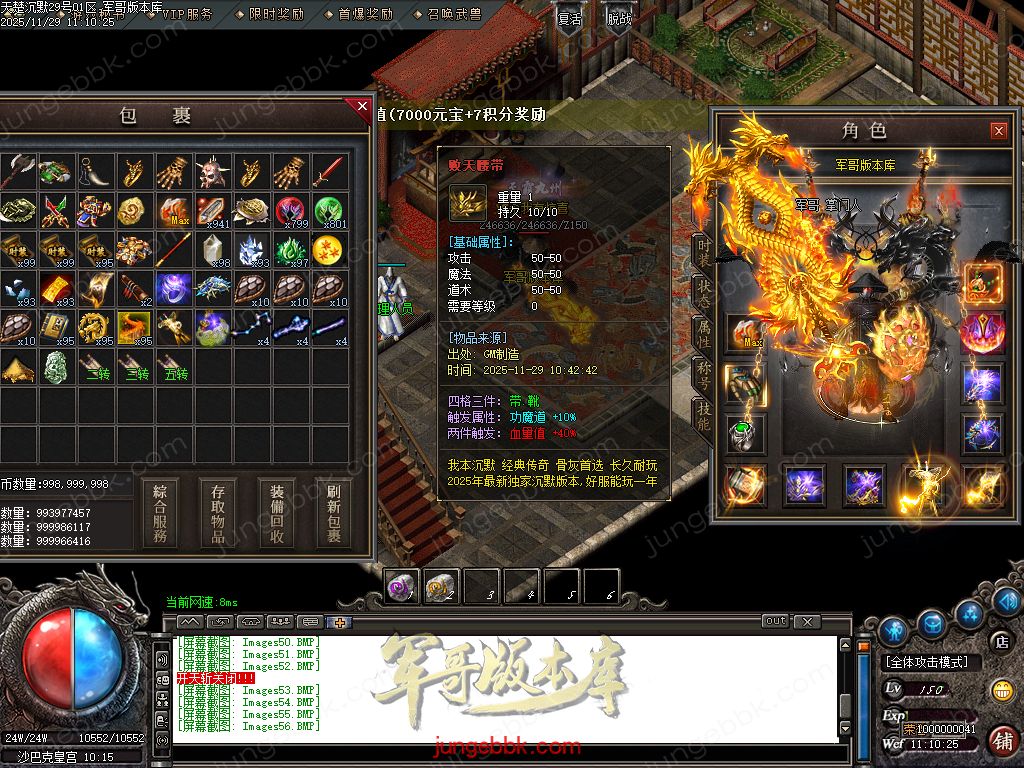
Task: Show the 称号 titles tab
Action: [x=704, y=376]
